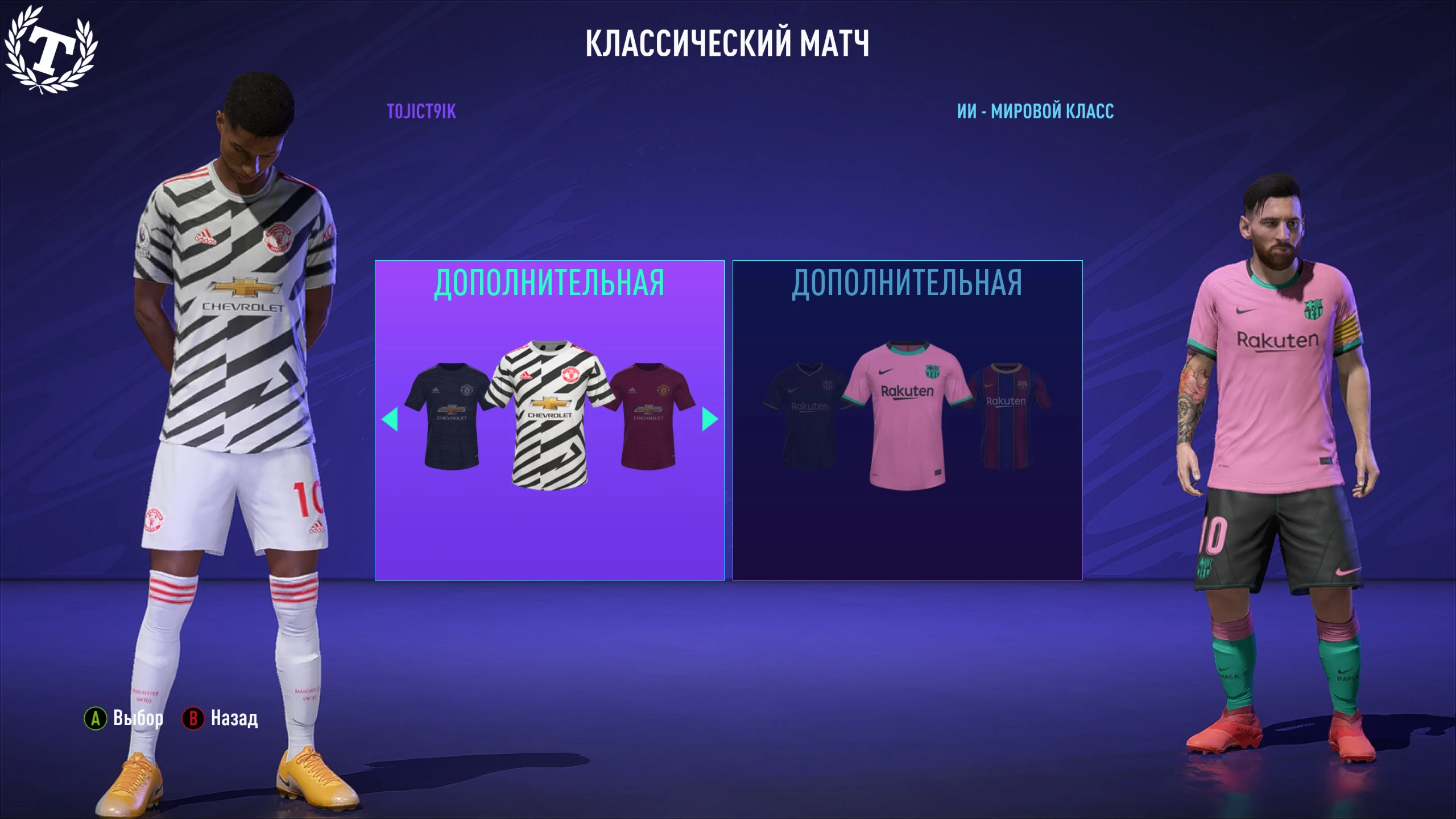1456x819 pixels.
Task: Click the red B controller icon
Action: 193,718
